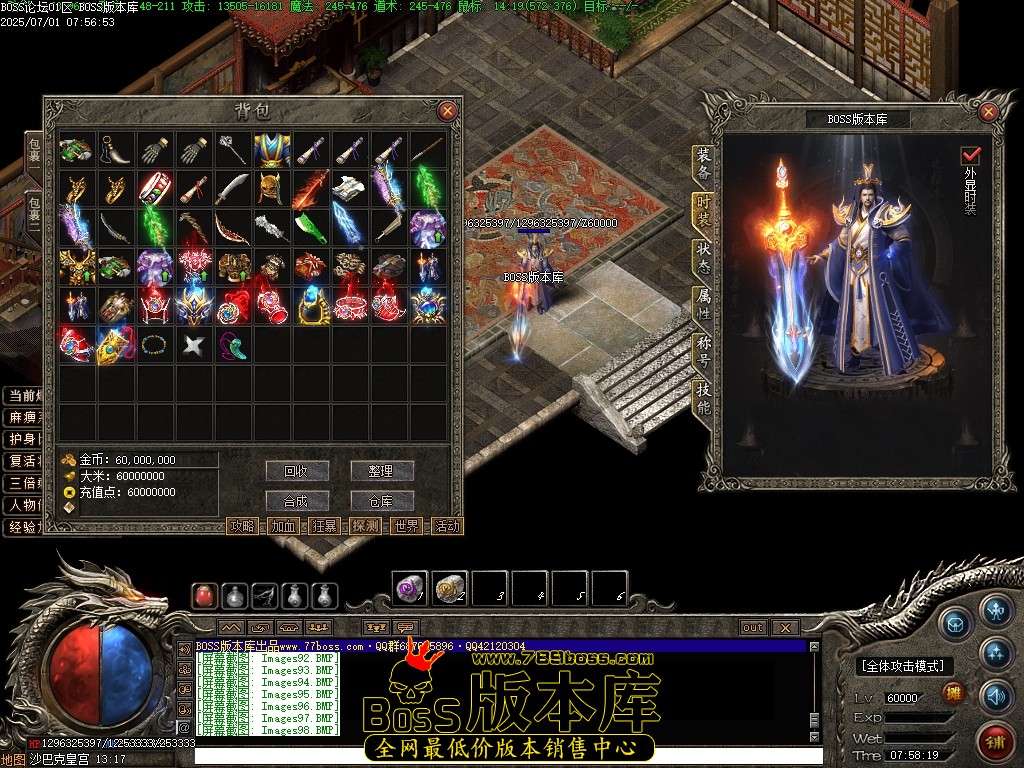Click the 活动 events button

pyautogui.click(x=447, y=526)
